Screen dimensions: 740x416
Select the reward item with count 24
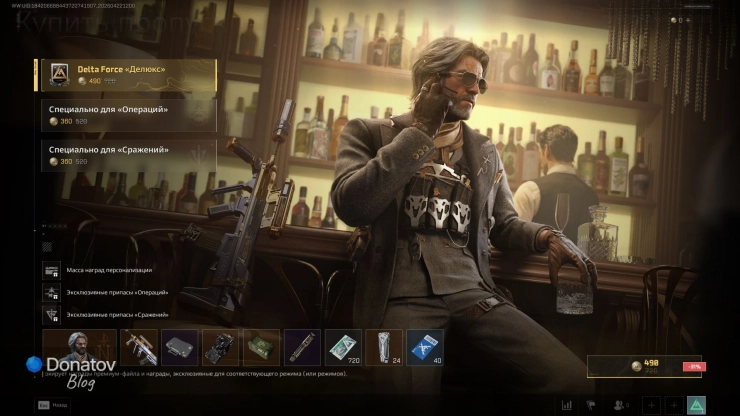pyautogui.click(x=384, y=347)
